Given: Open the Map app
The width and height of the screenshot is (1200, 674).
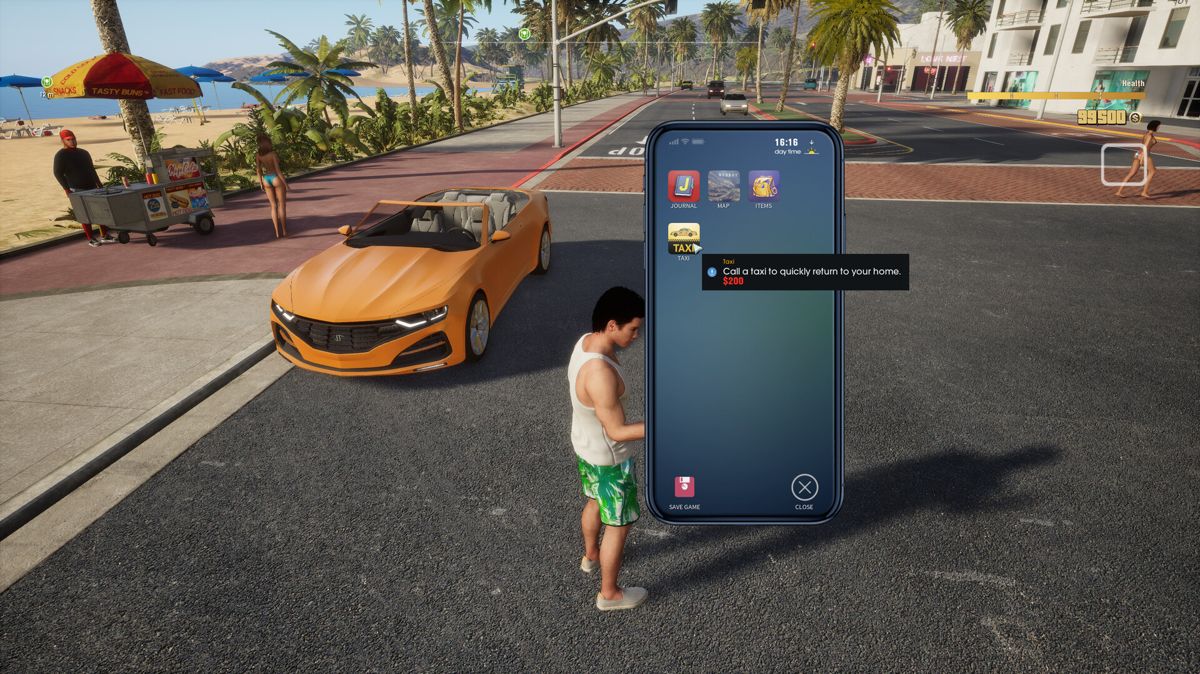Looking at the screenshot, I should point(724,186).
